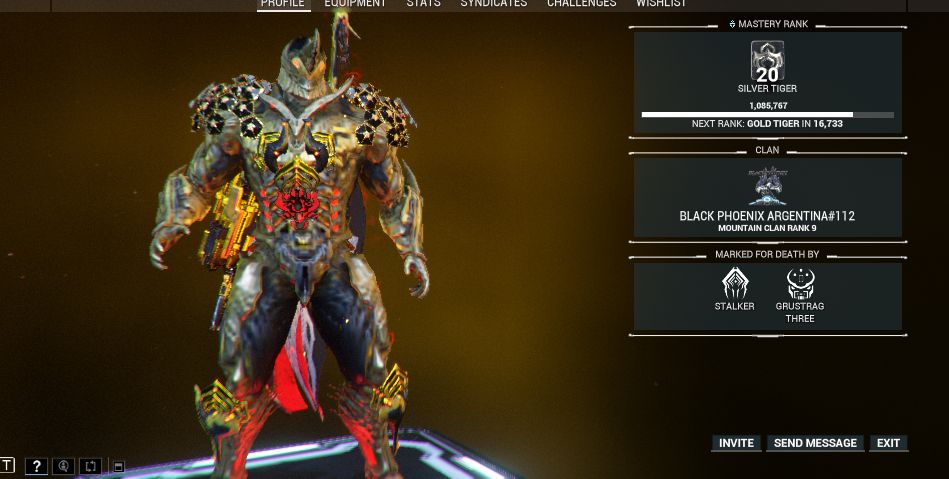Exit the player profile screen
This screenshot has width=949, height=479.
tap(888, 443)
